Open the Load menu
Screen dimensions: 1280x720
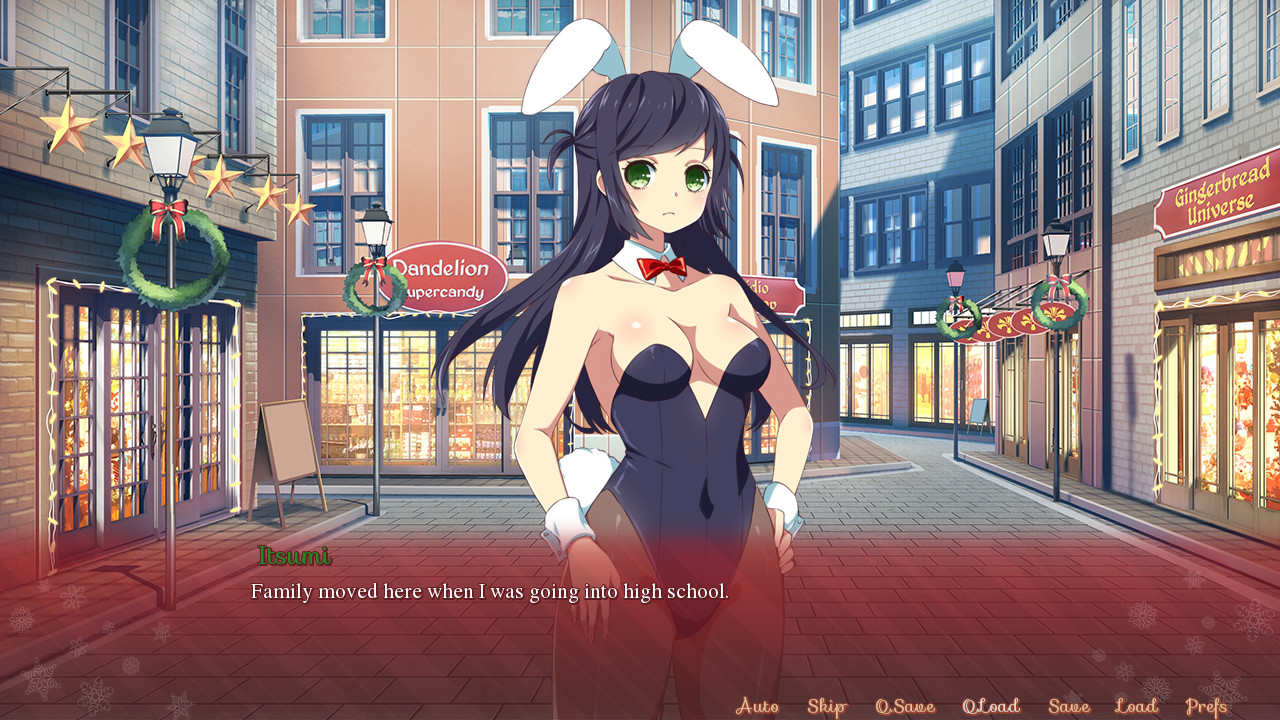coord(1136,706)
